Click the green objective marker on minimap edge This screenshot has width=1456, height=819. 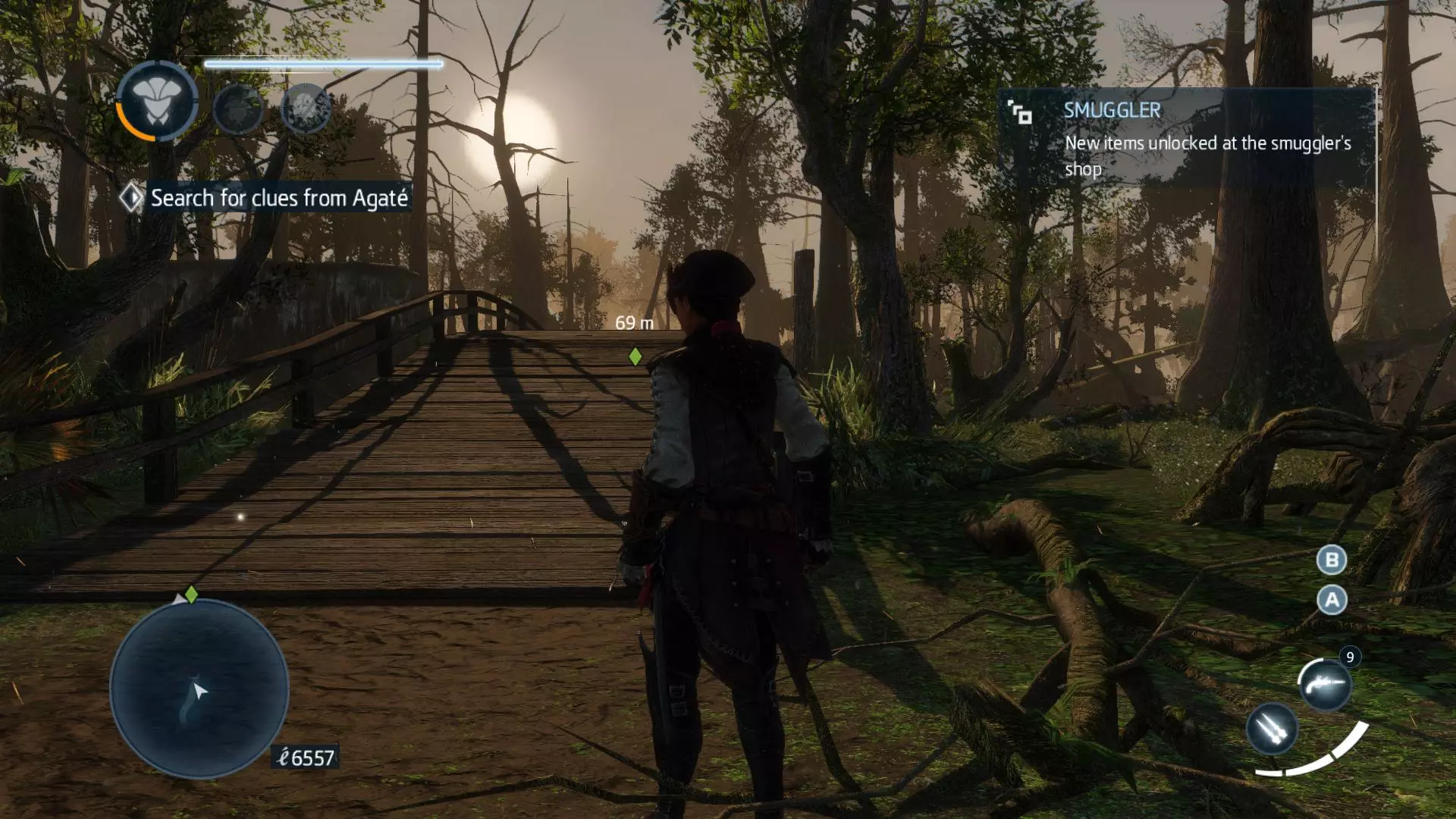pos(192,595)
